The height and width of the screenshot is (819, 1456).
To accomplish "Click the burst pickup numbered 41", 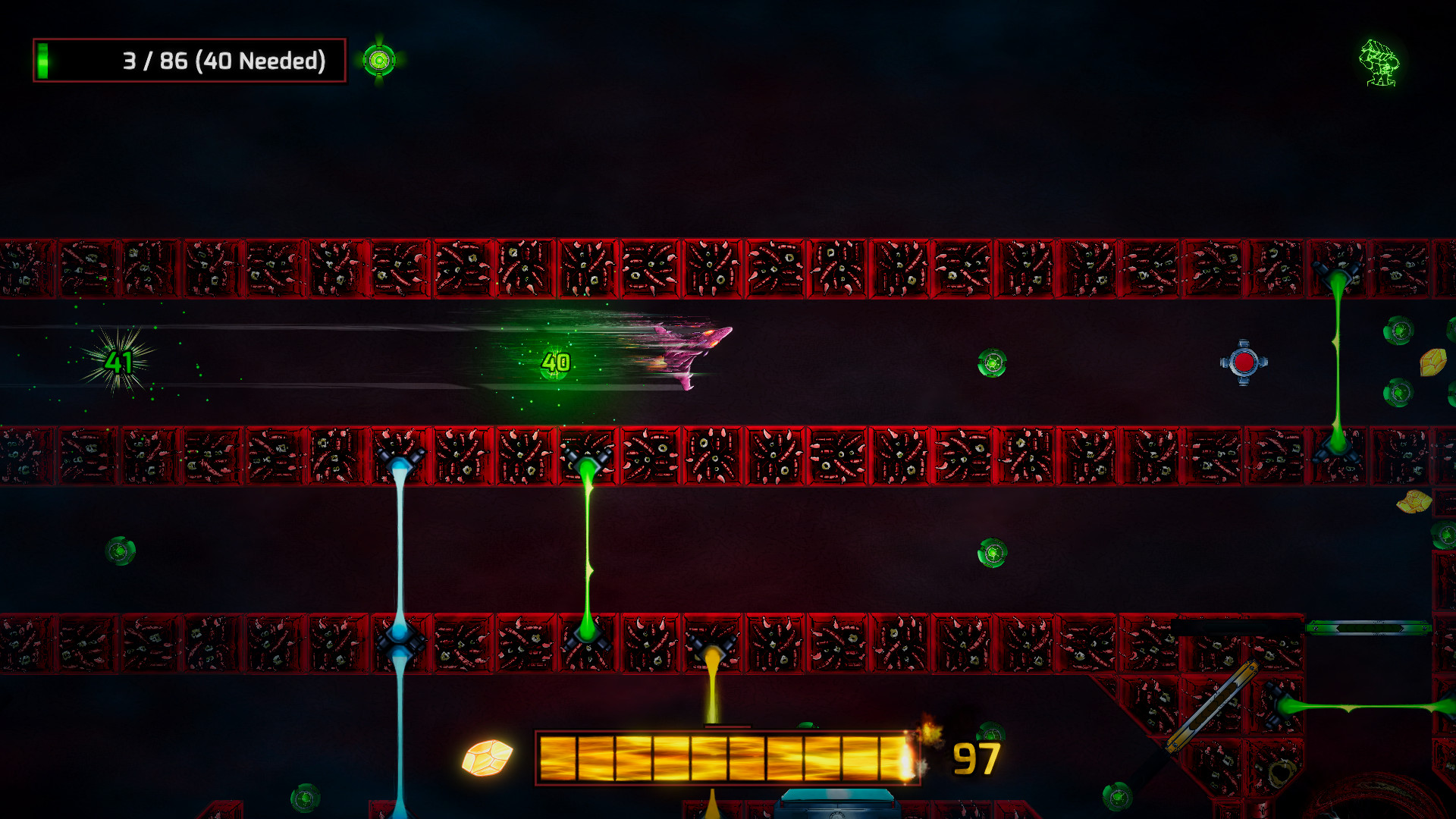I will 118,362.
